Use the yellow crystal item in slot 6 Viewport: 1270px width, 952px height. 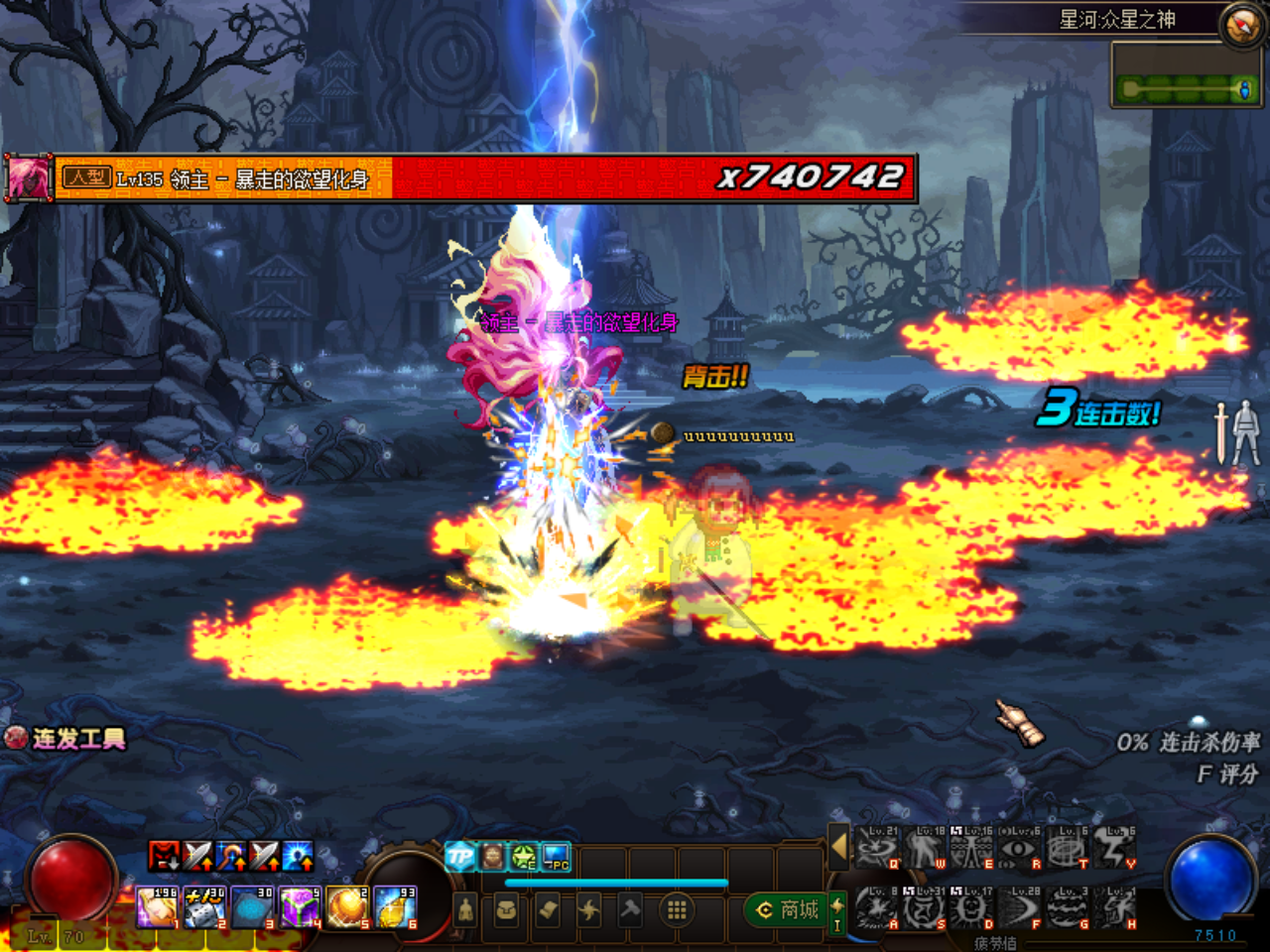tap(395, 907)
